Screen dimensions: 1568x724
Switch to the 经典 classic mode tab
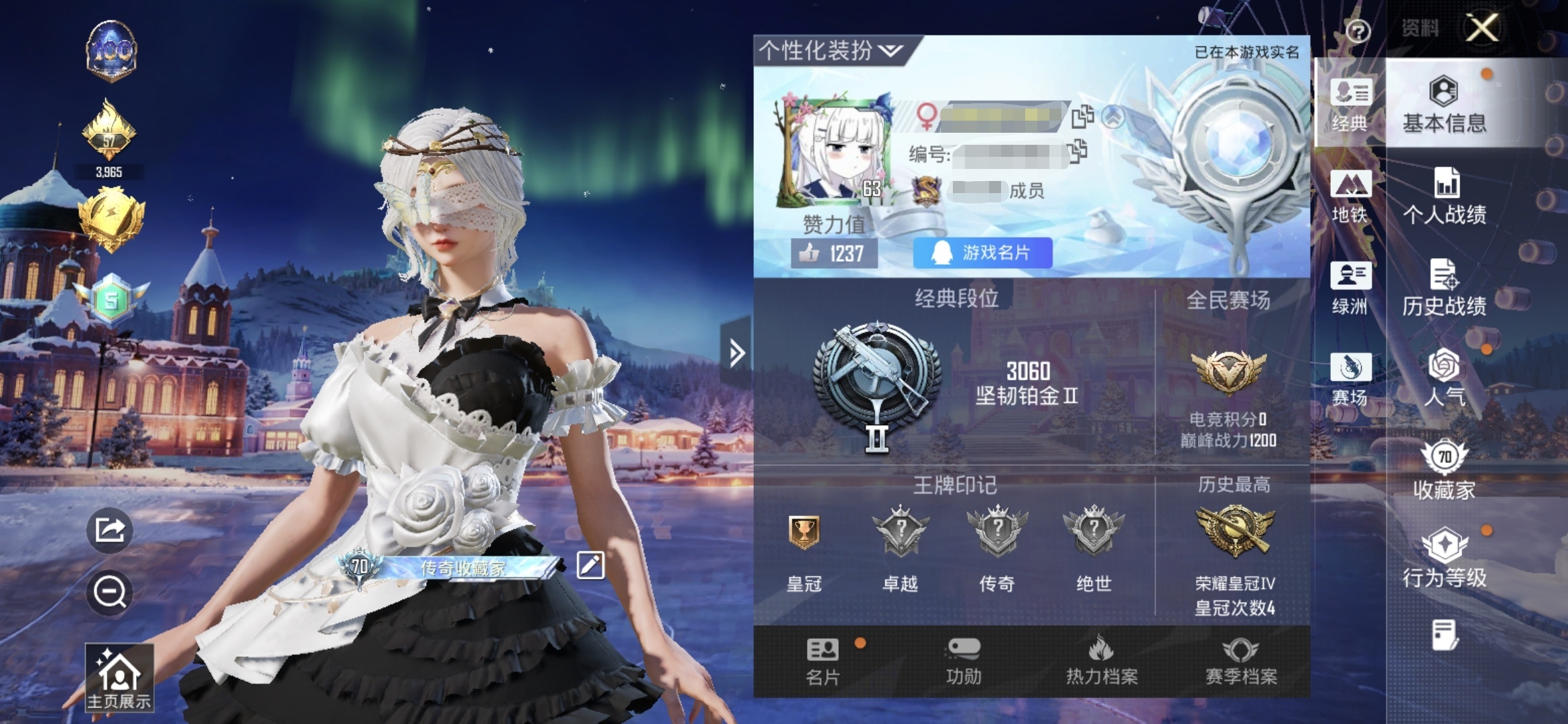pos(1350,105)
